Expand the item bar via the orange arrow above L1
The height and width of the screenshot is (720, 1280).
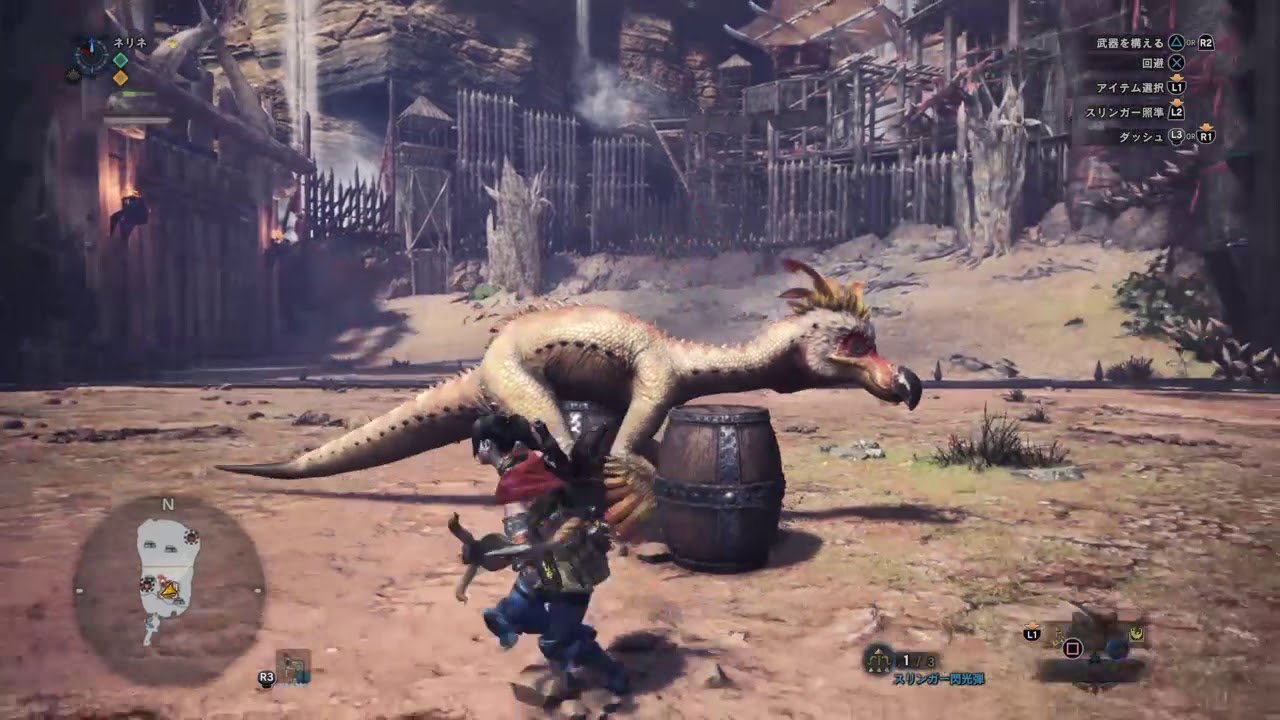(1034, 625)
